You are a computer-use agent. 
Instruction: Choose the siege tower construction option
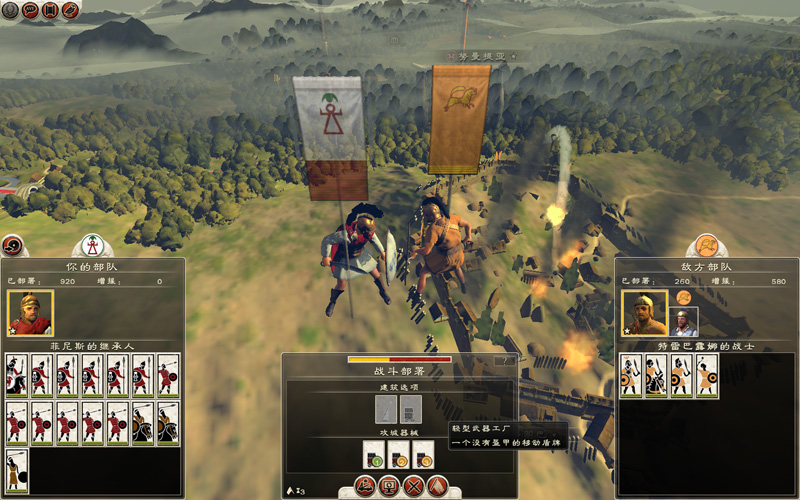(410, 409)
